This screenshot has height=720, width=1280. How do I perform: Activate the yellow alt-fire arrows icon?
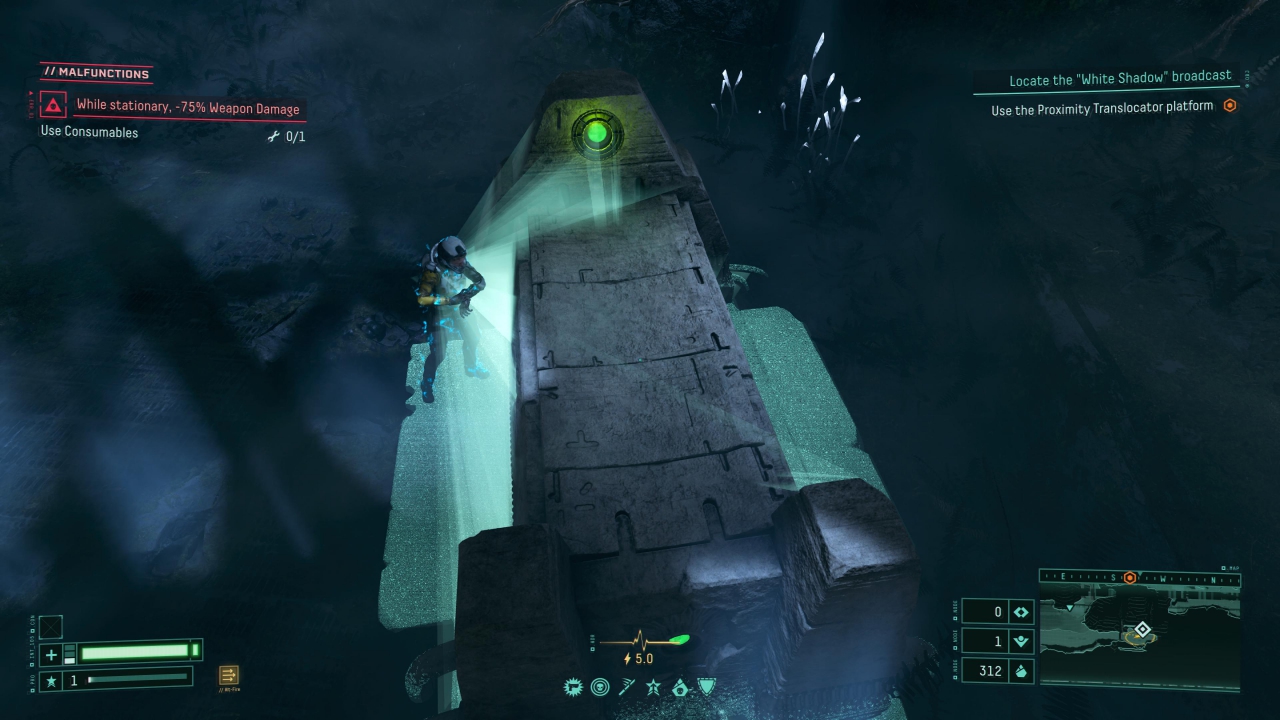(x=229, y=676)
